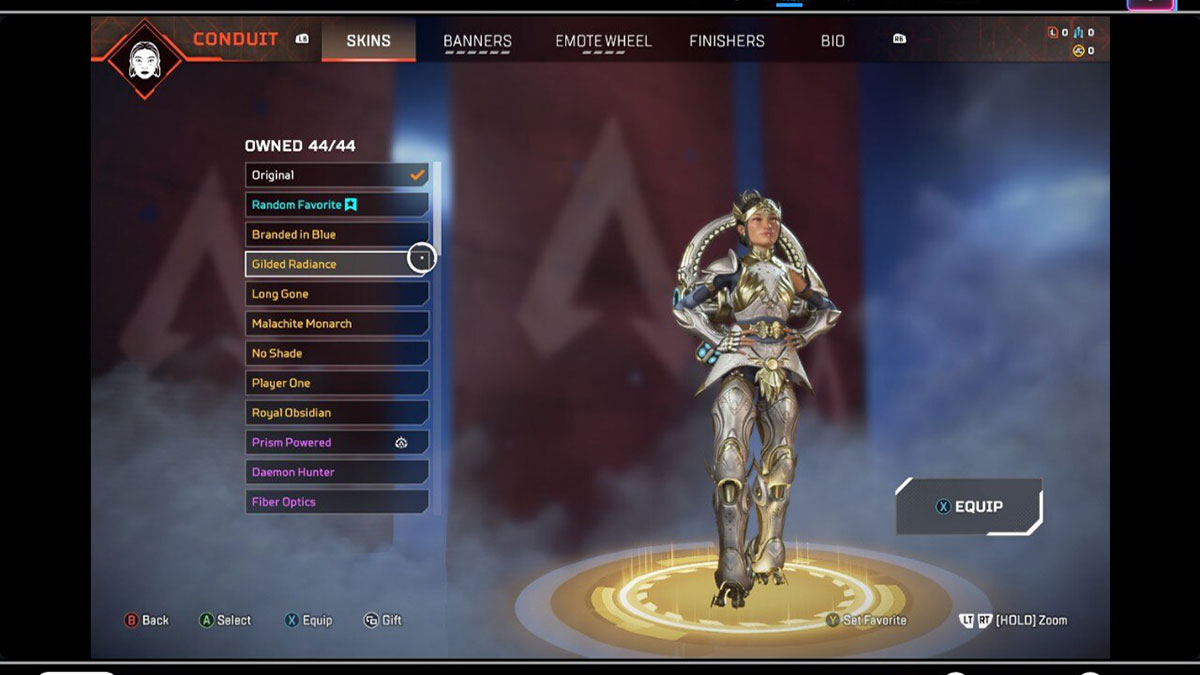Viewport: 1200px width, 675px height.
Task: Select the Daemon Hunter skin
Action: (x=337, y=472)
